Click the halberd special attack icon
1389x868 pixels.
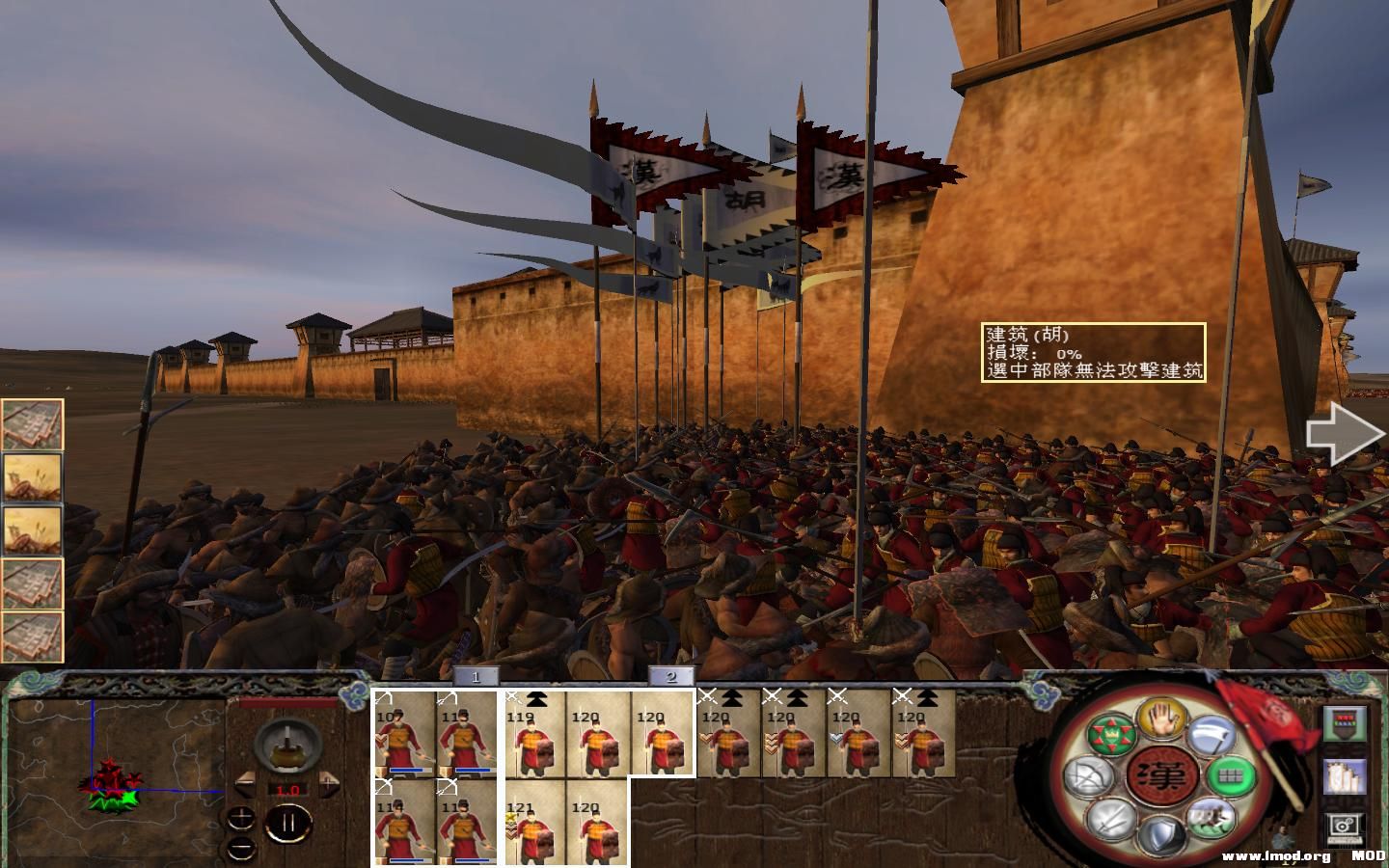pyautogui.click(x=1212, y=736)
